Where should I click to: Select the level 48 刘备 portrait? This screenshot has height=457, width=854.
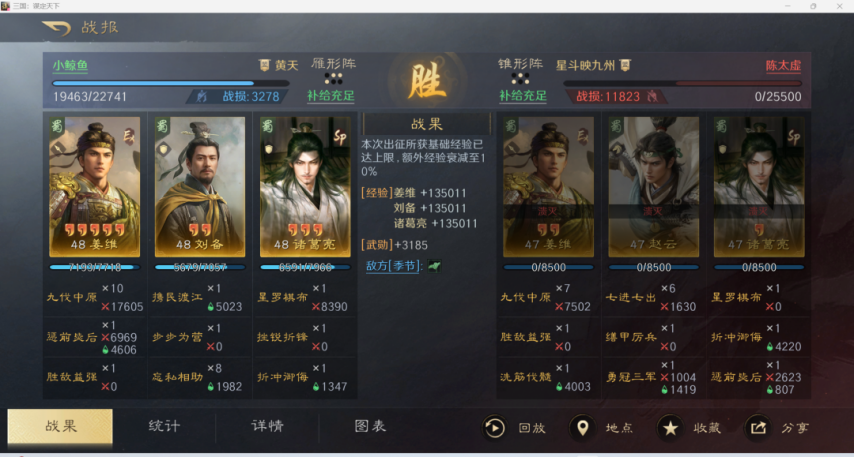200,187
